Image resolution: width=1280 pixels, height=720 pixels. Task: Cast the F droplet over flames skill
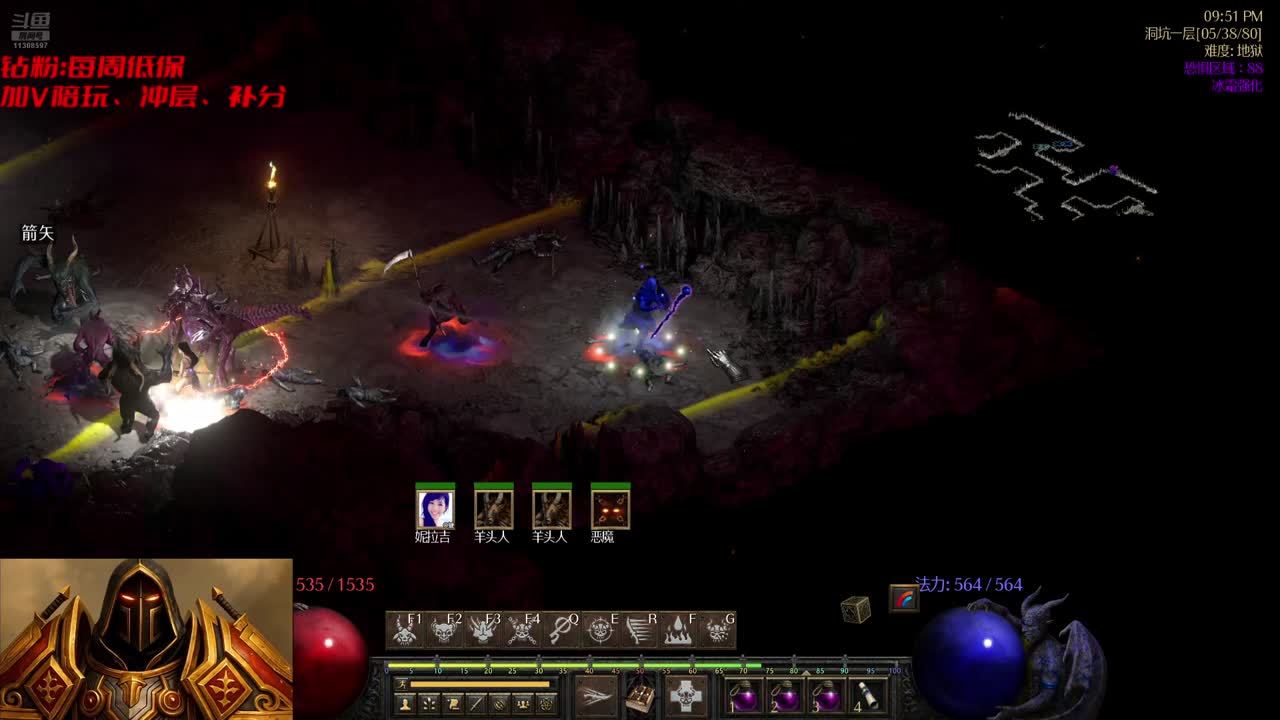click(x=678, y=630)
